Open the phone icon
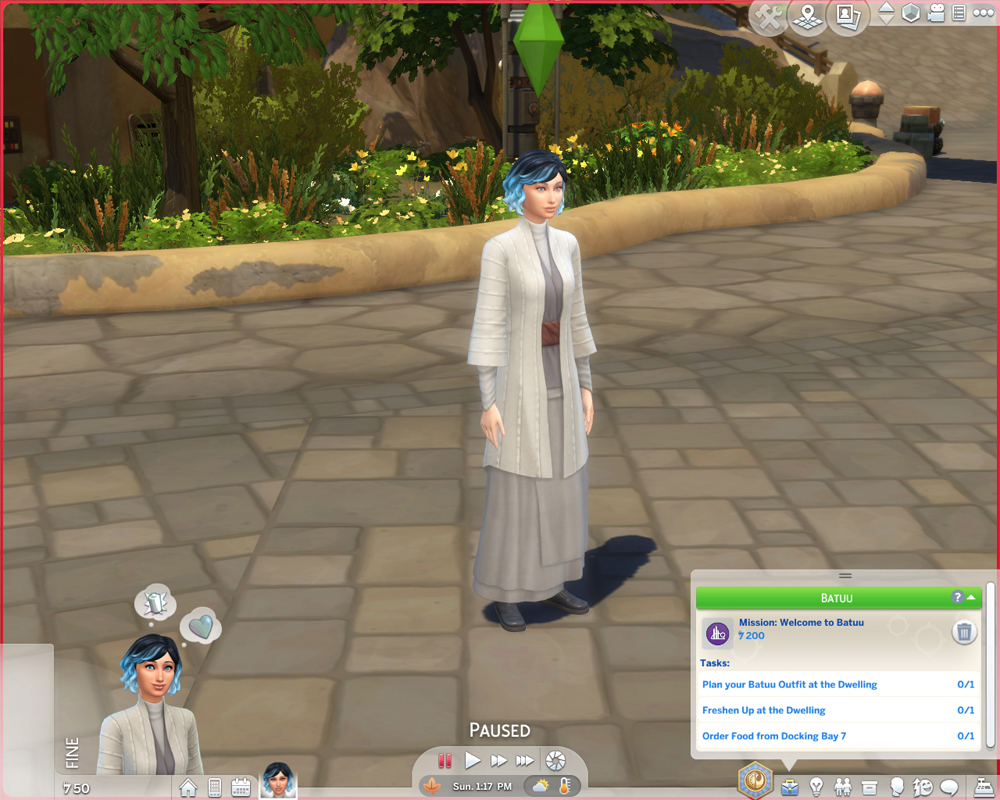 214,787
